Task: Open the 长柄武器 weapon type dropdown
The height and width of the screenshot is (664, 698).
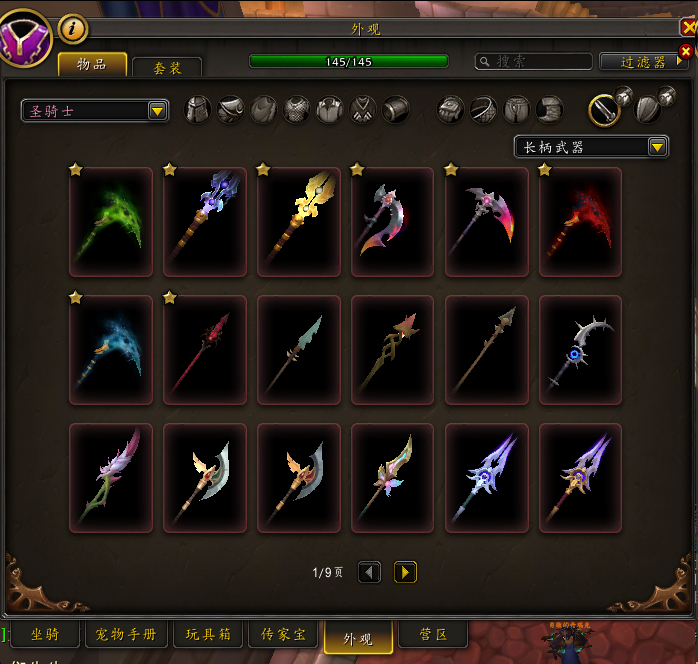Action: click(591, 147)
